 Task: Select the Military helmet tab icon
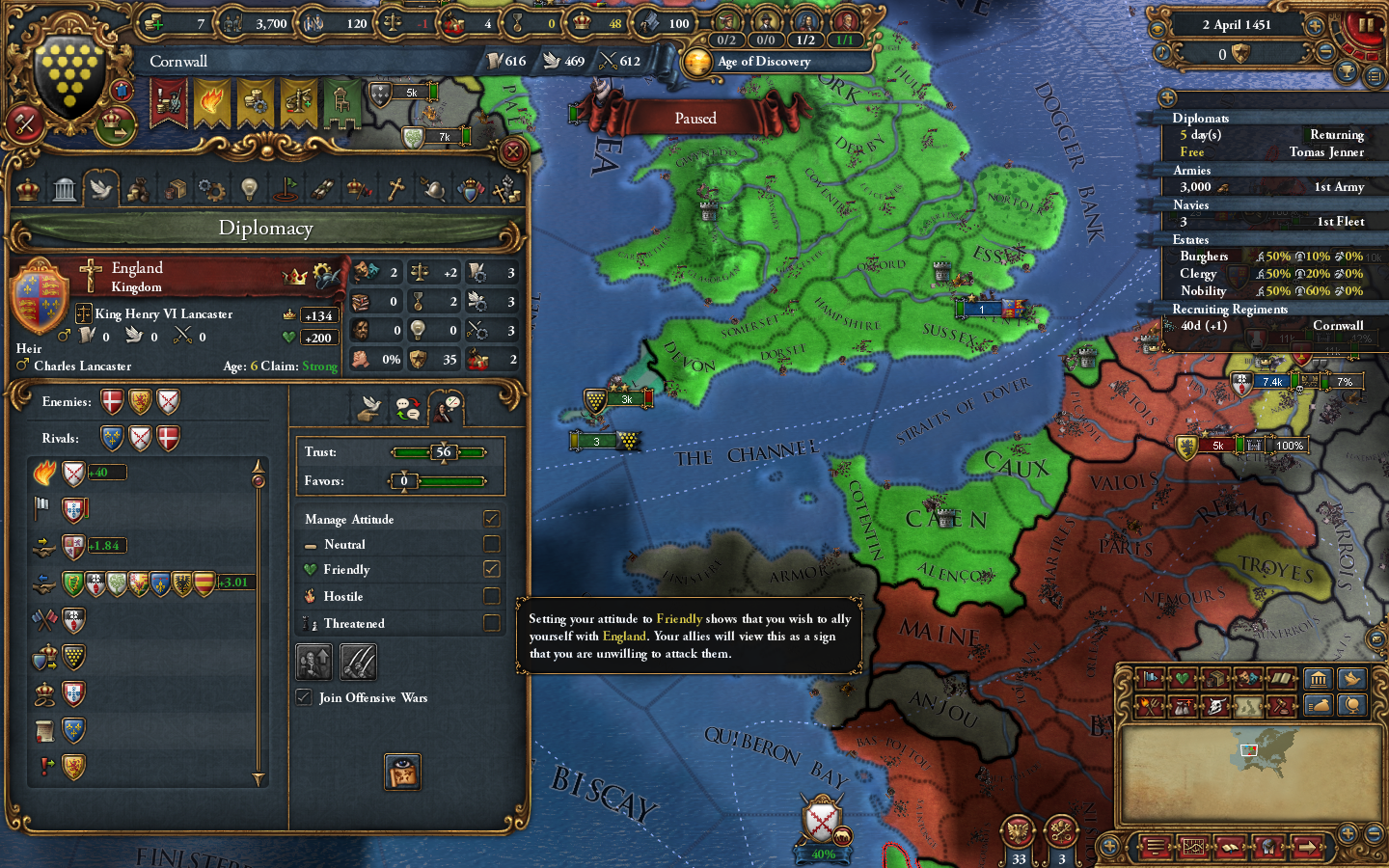[x=433, y=188]
